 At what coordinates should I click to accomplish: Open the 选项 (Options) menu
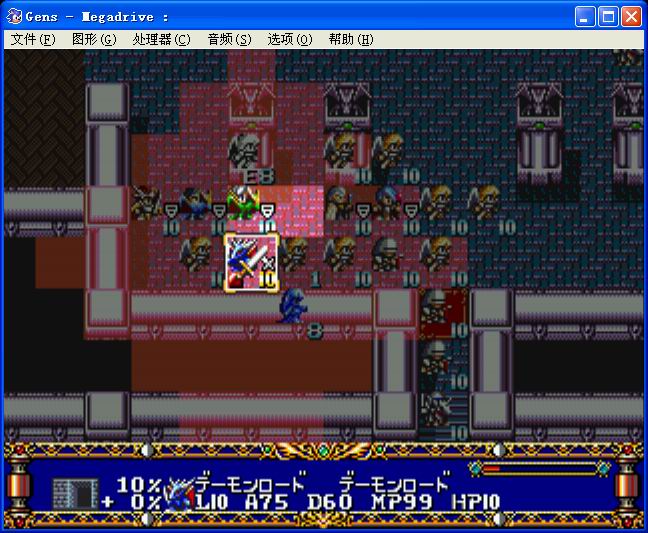(290, 39)
